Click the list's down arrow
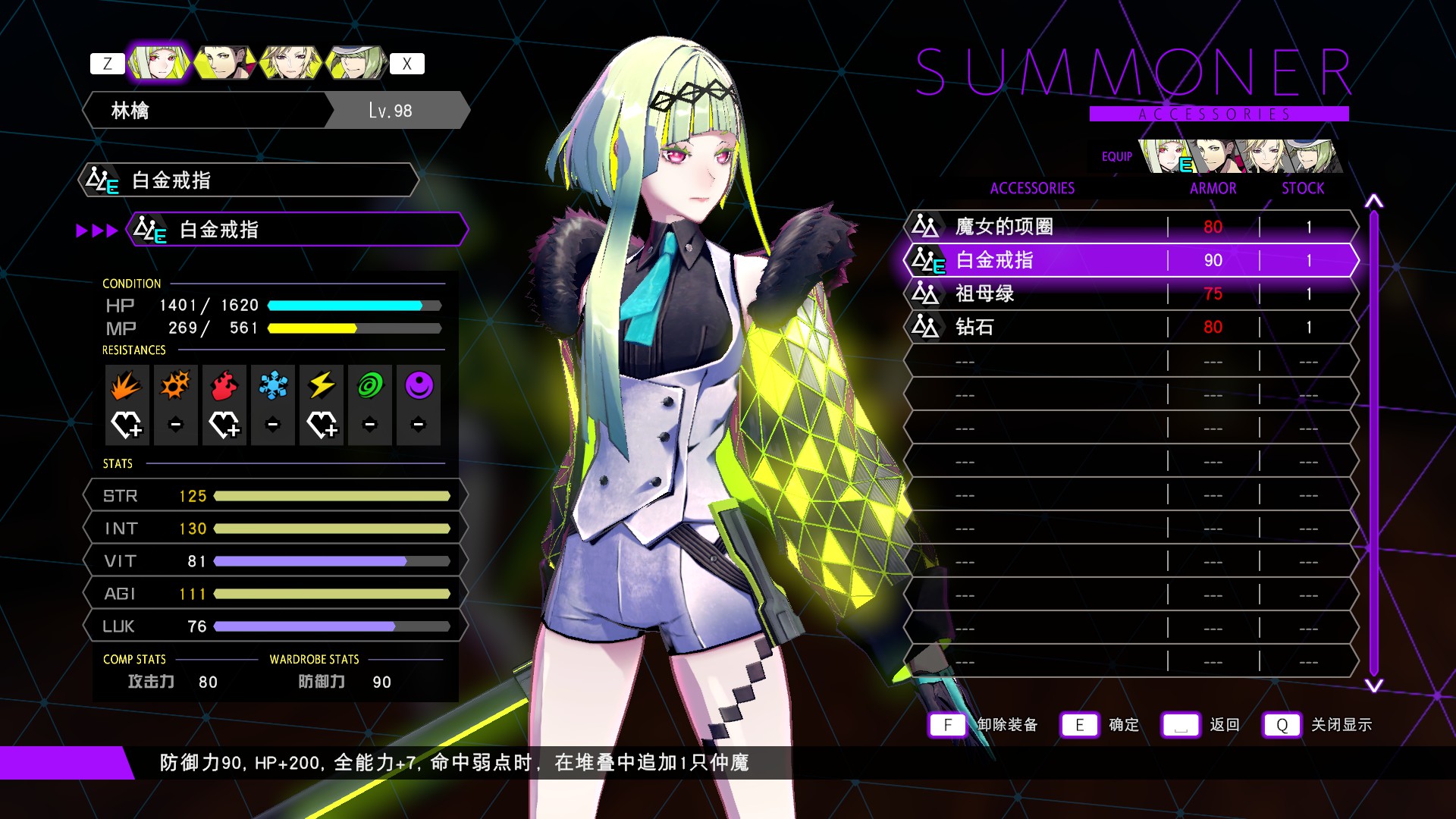The height and width of the screenshot is (819, 1456). (1373, 685)
